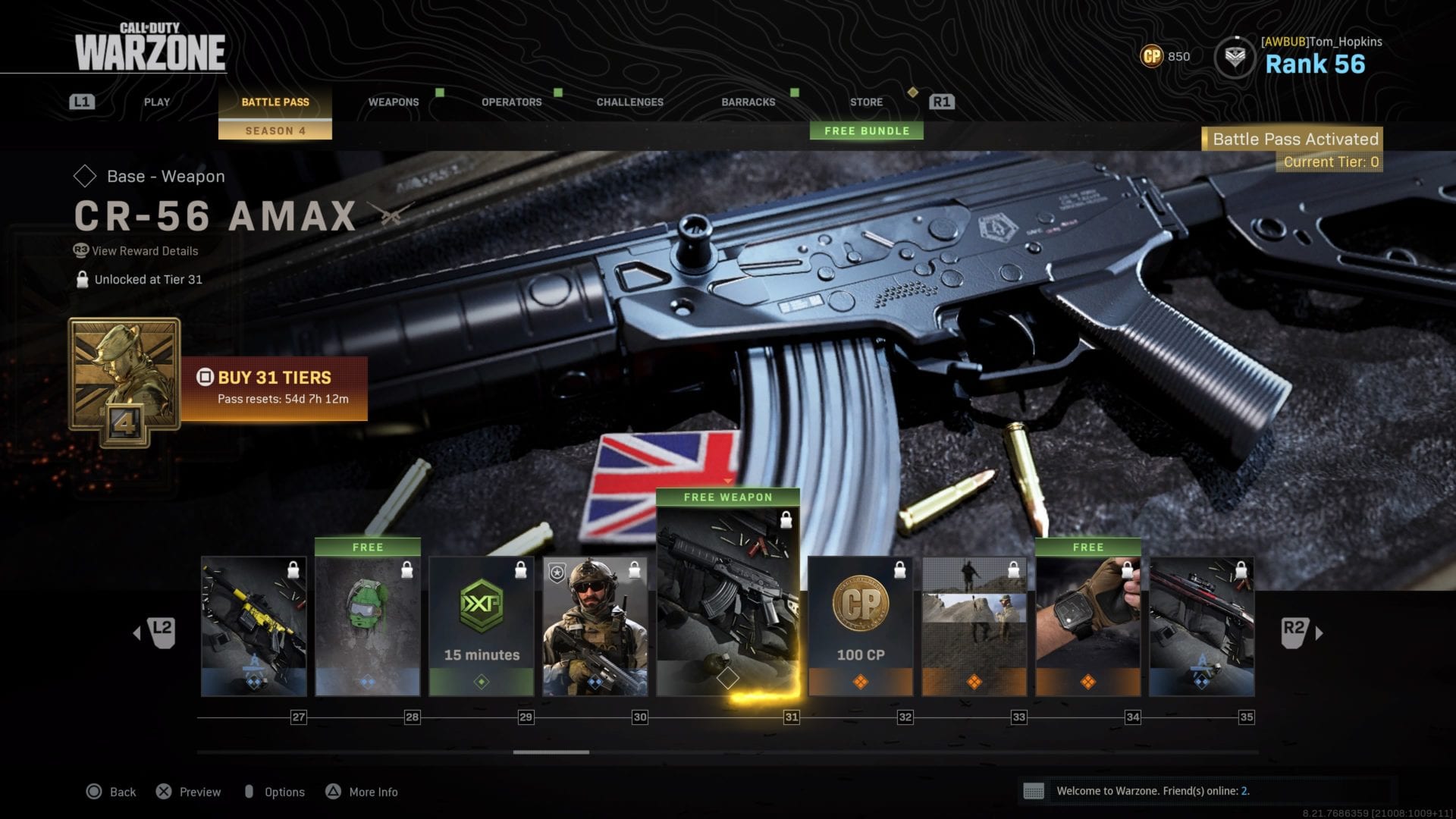Click the friends online notification message
This screenshot has height=819, width=1456.
point(1152,791)
